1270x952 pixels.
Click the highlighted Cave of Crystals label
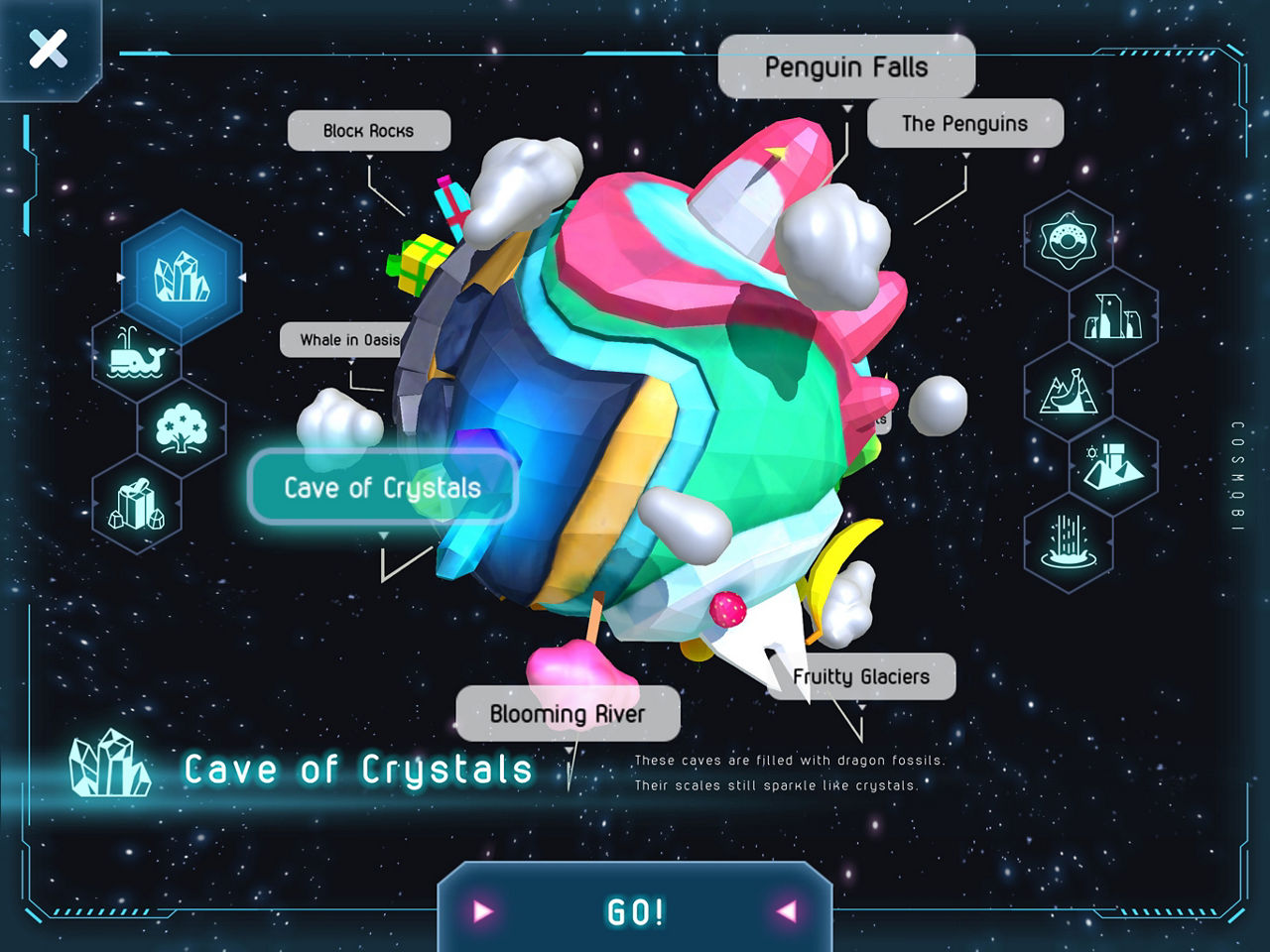click(x=382, y=488)
